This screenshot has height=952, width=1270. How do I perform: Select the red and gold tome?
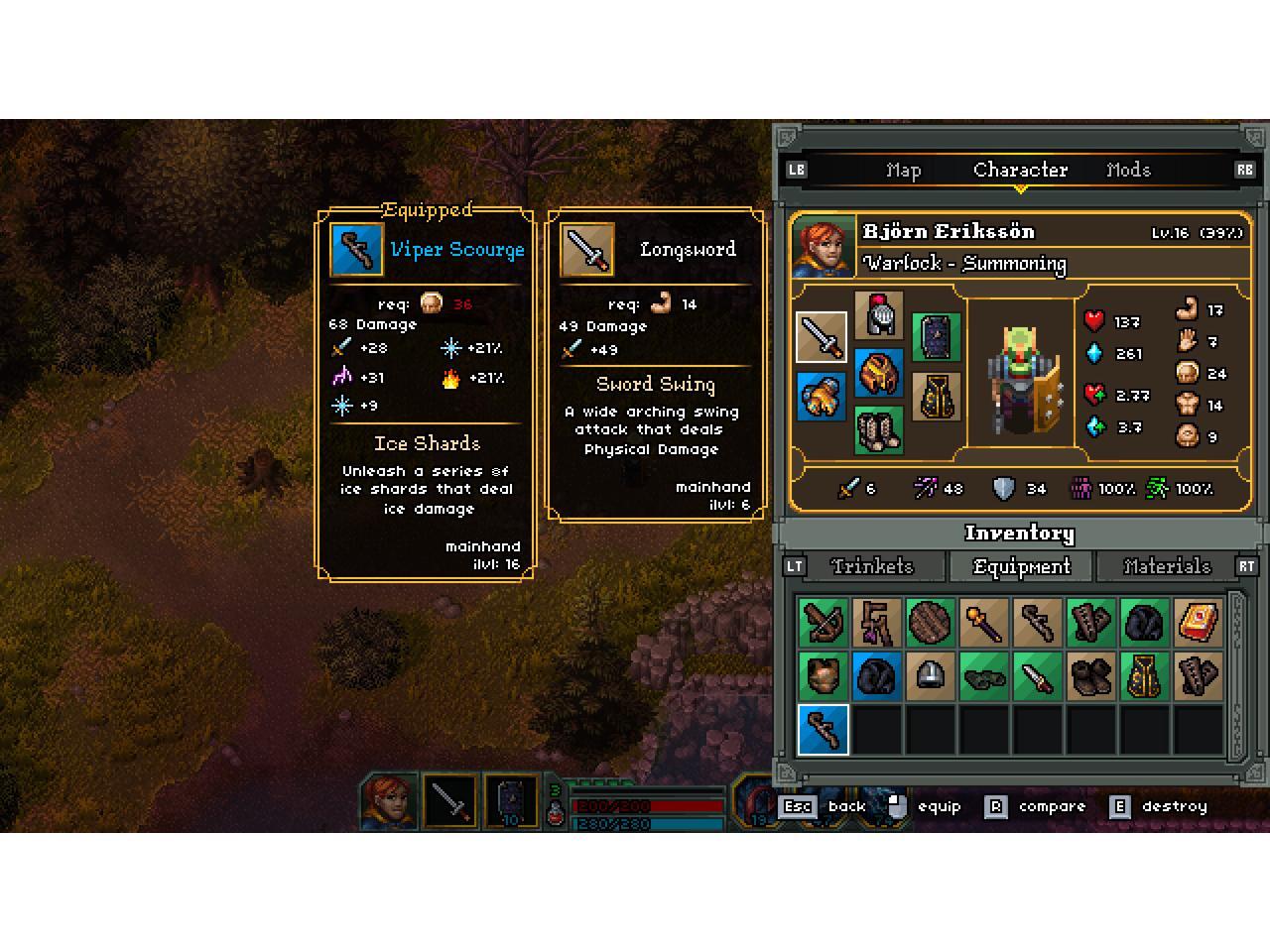tap(1199, 623)
